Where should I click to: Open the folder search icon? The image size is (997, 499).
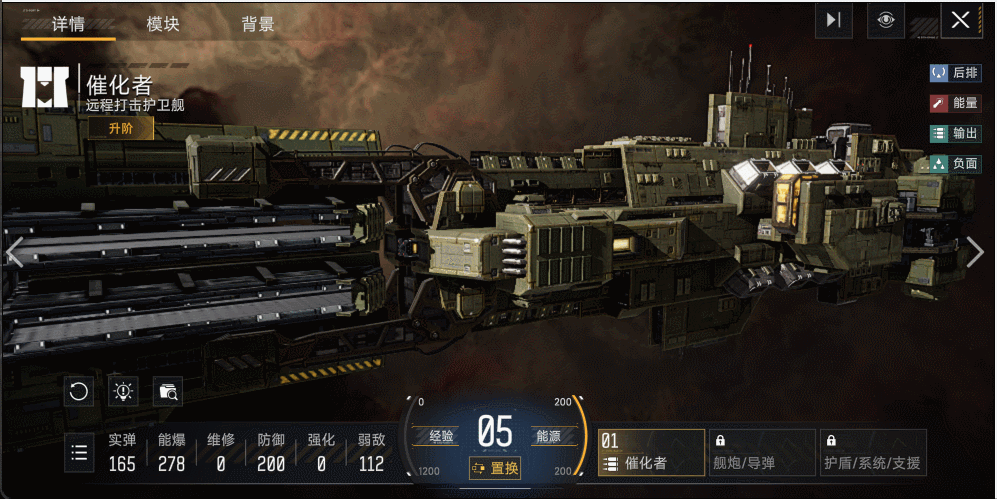[168, 391]
